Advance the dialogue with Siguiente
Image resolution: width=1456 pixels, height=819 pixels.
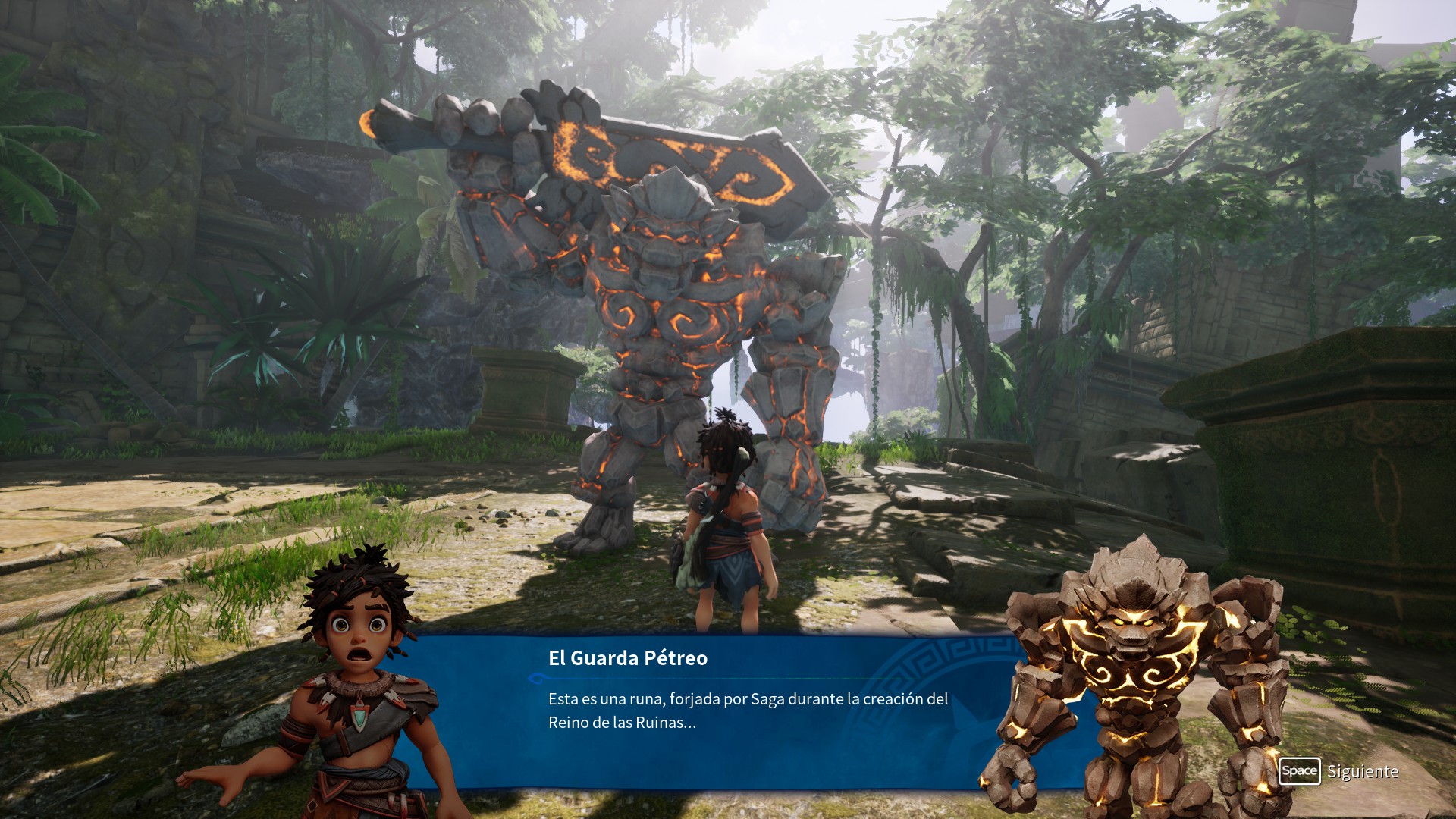point(1338,771)
